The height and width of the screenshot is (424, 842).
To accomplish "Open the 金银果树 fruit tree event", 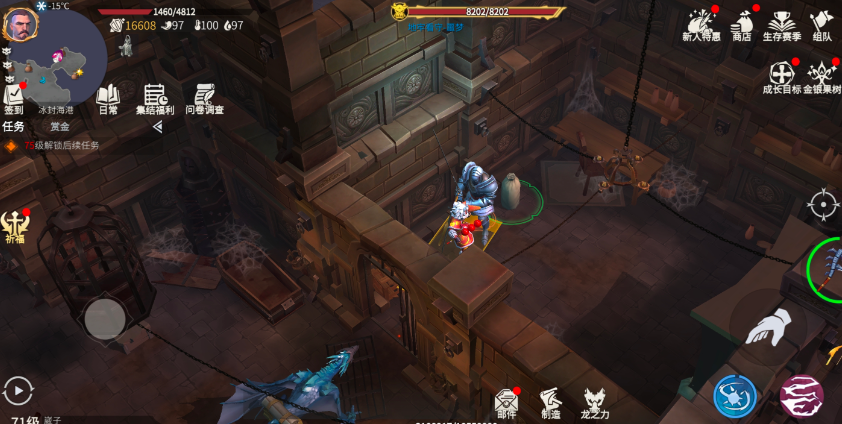I will [x=821, y=76].
